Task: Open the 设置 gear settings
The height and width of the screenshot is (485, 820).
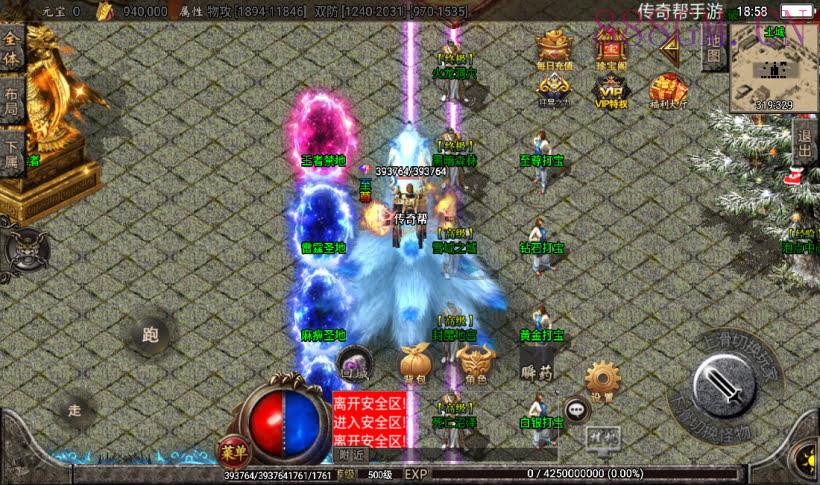Action: 601,380
